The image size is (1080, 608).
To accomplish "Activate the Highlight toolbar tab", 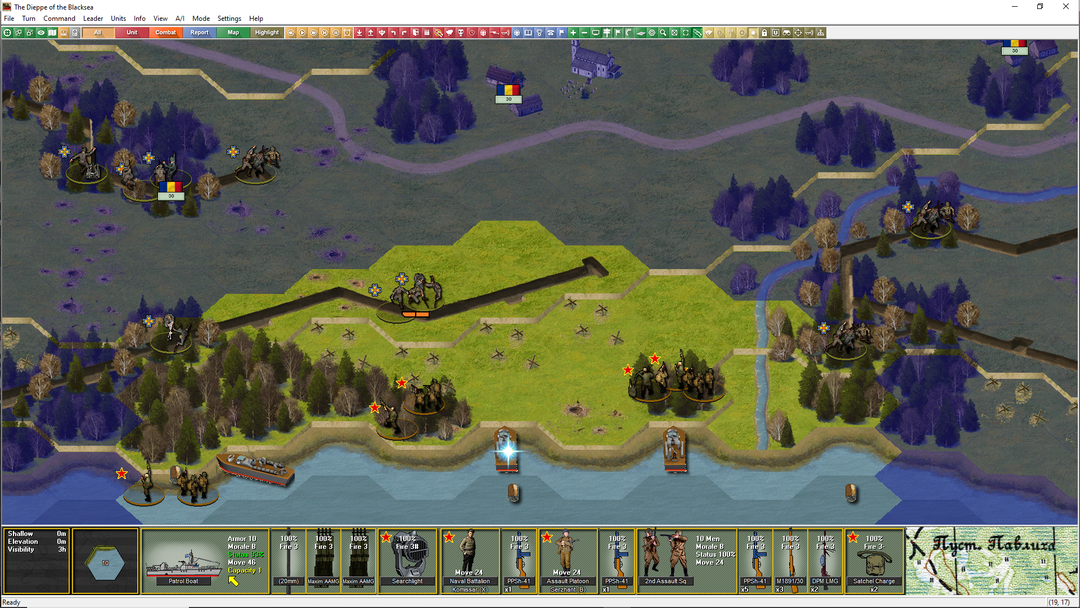I will pos(267,33).
